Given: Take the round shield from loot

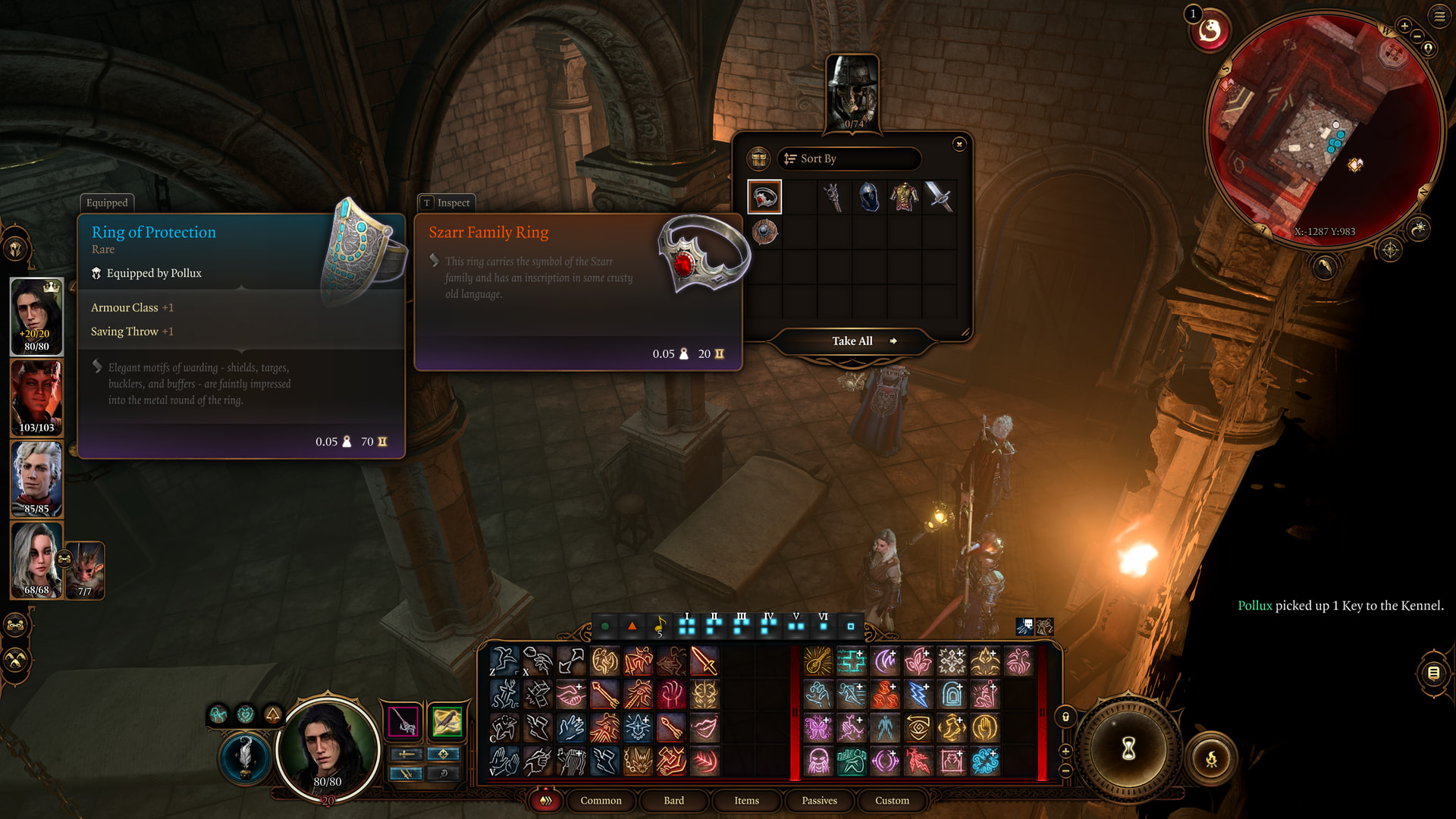Looking at the screenshot, I should pos(764,232).
